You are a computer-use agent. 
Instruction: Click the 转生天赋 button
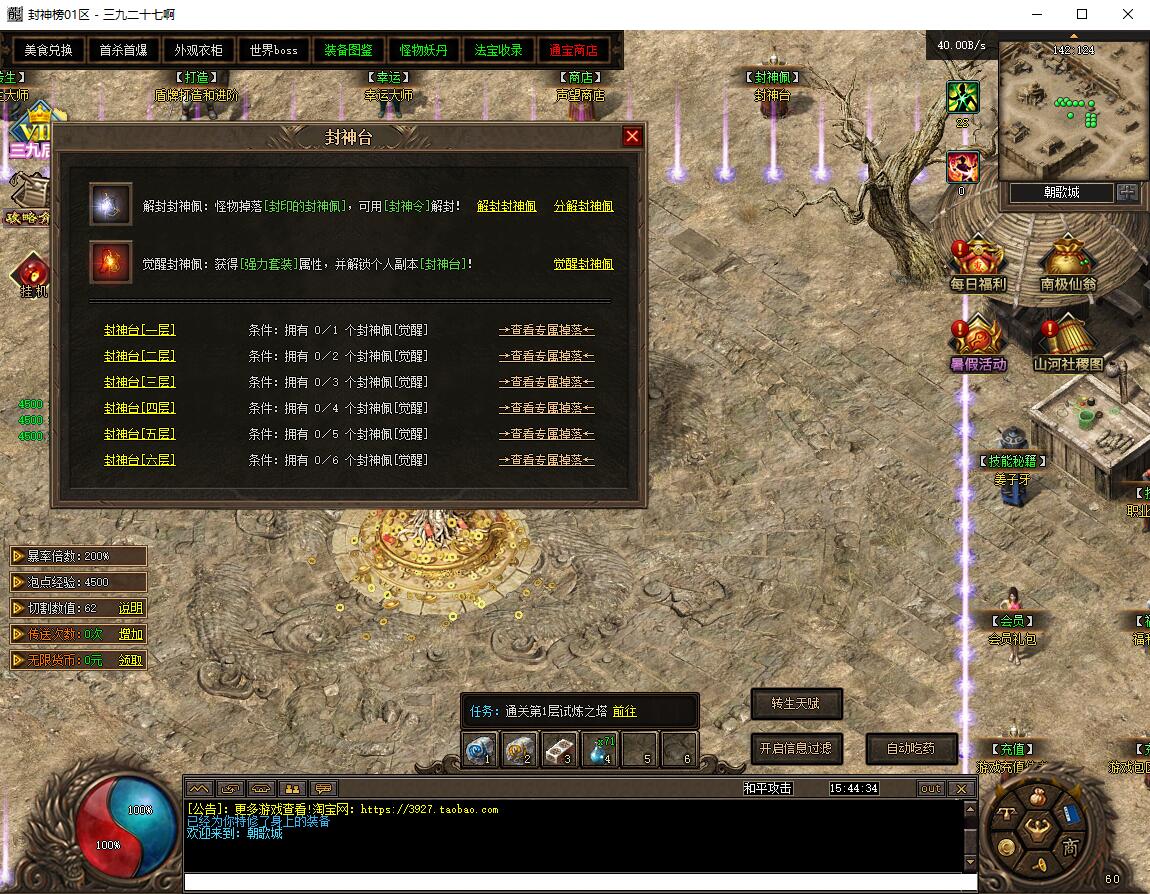[796, 703]
